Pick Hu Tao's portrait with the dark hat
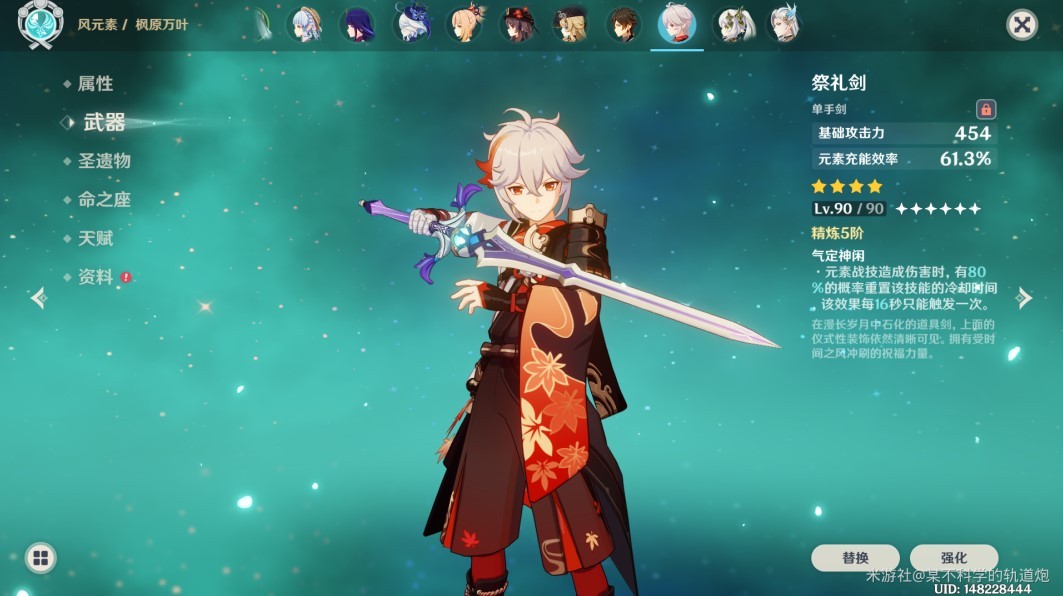Viewport: 1063px width, 596px height. (x=517, y=25)
